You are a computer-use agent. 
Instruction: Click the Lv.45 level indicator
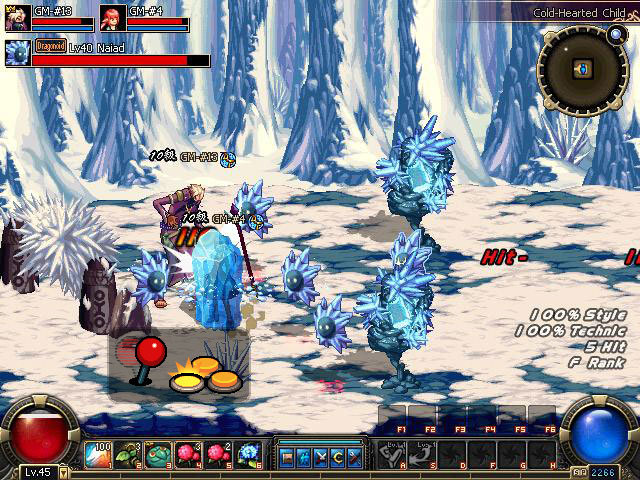coord(37,472)
